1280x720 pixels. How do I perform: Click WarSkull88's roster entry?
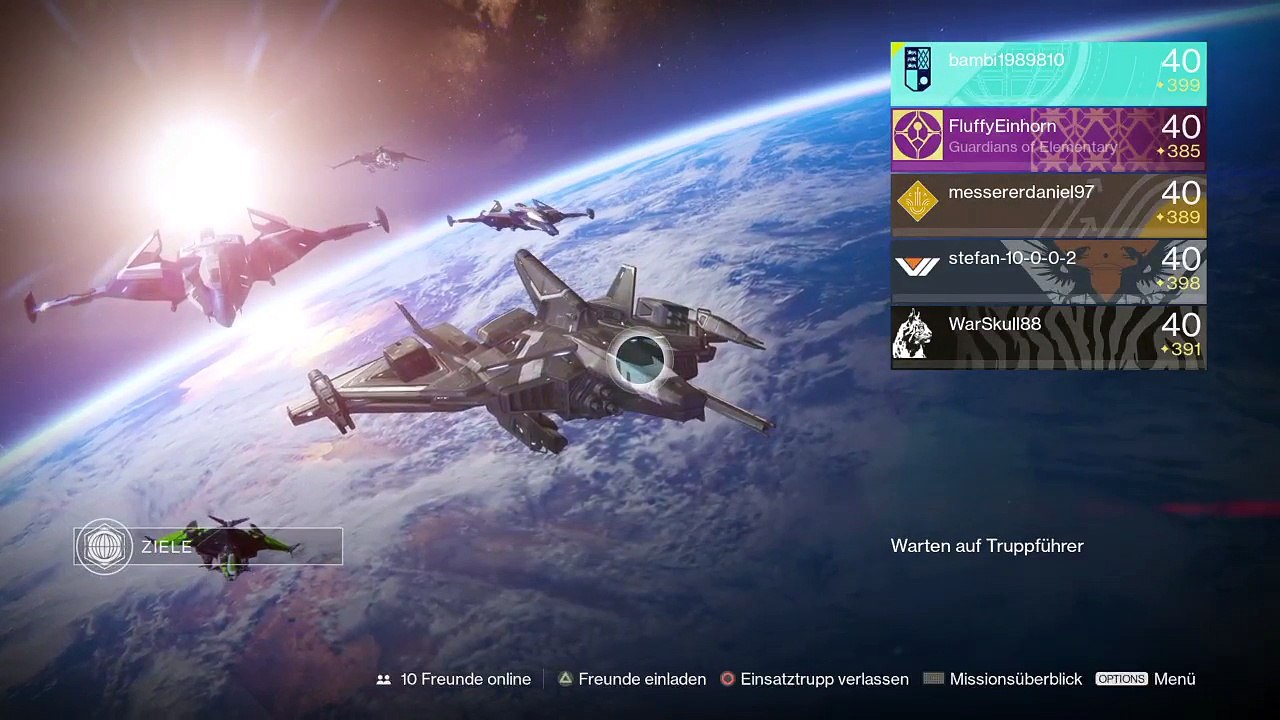pyautogui.click(x=1048, y=337)
